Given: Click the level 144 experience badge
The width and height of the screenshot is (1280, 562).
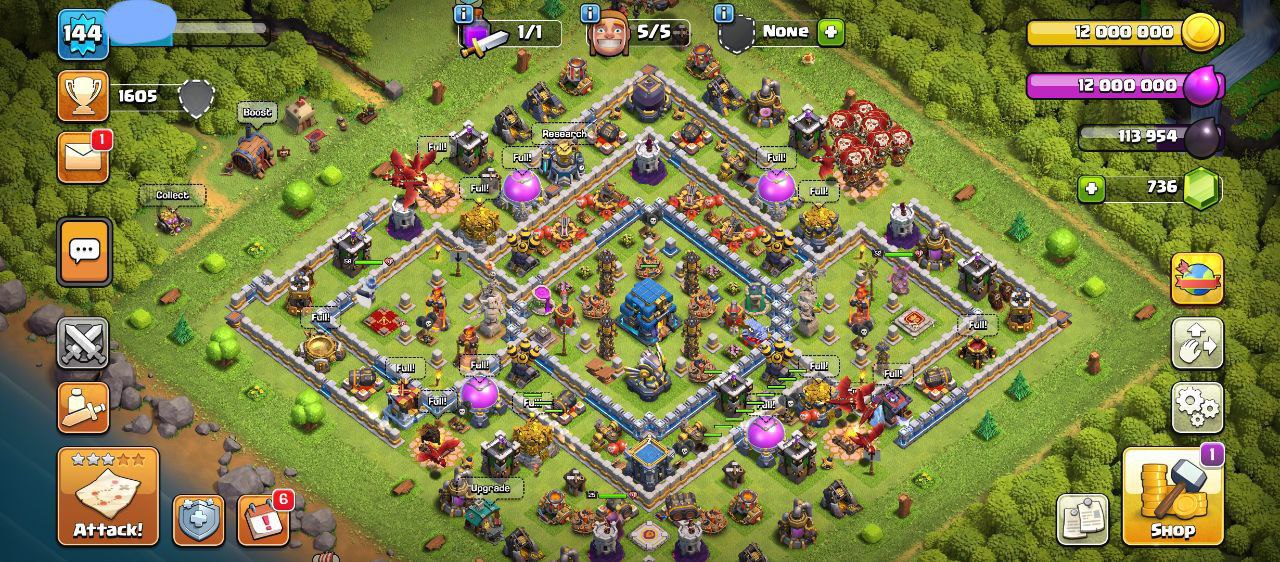Looking at the screenshot, I should [83, 35].
